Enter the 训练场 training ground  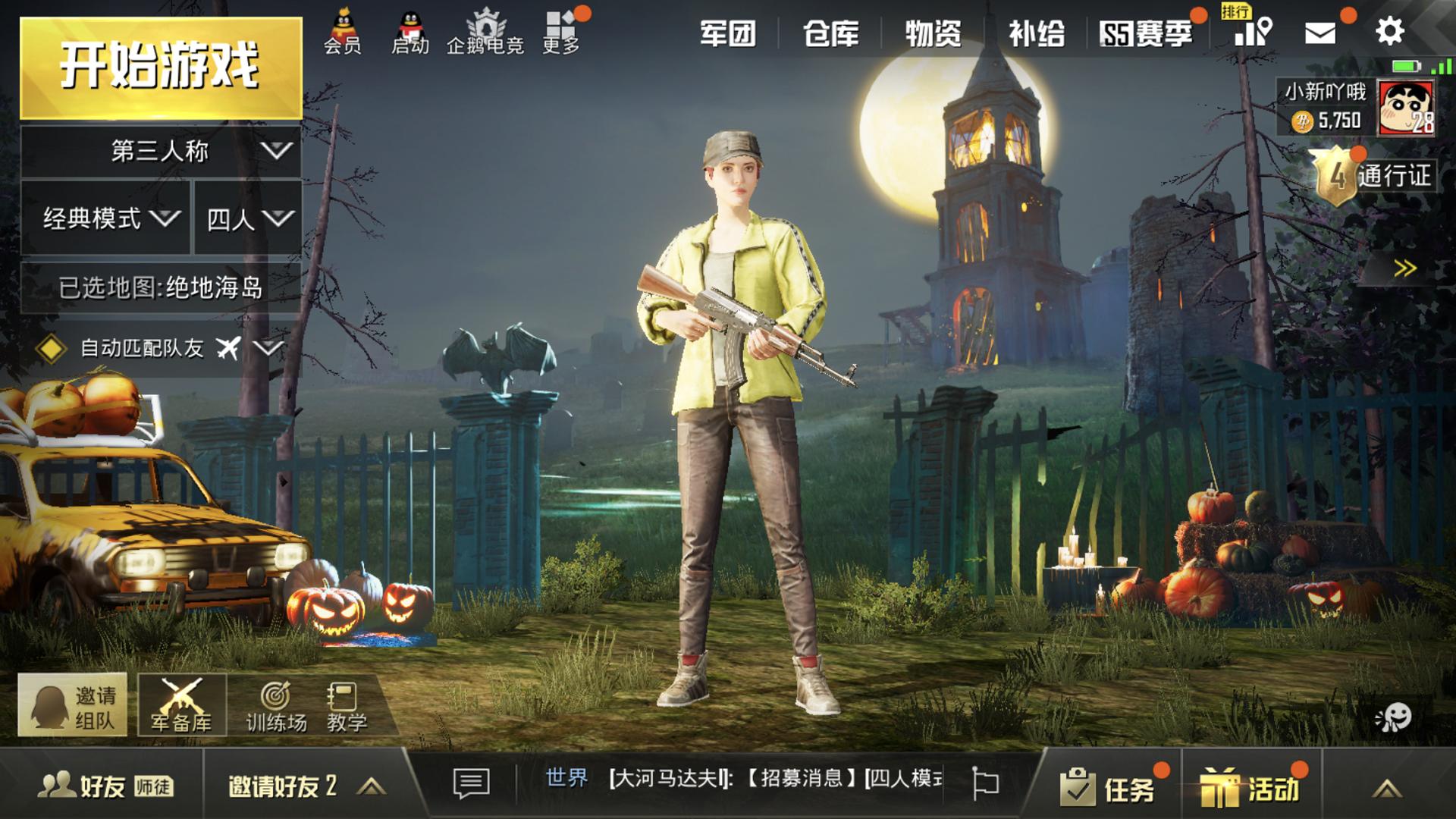pyautogui.click(x=276, y=707)
